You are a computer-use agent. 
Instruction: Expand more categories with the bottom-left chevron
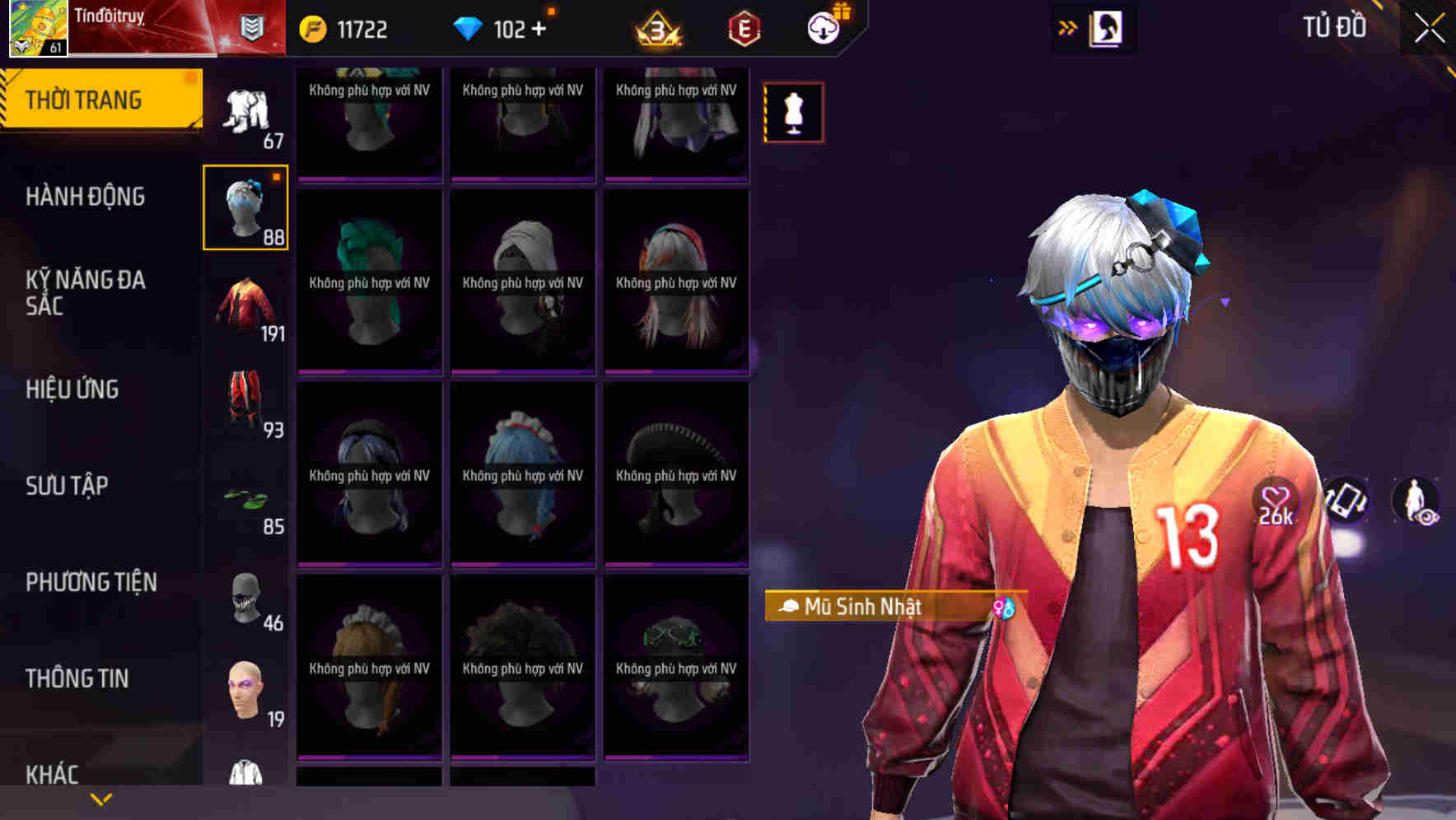99,798
